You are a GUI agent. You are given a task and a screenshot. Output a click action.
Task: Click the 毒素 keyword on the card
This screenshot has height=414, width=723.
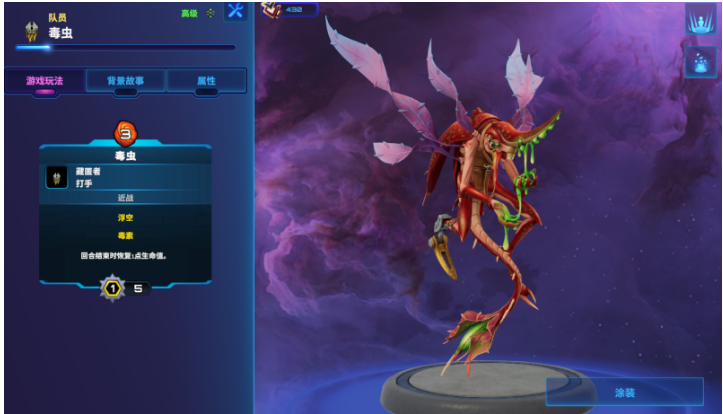pos(125,235)
